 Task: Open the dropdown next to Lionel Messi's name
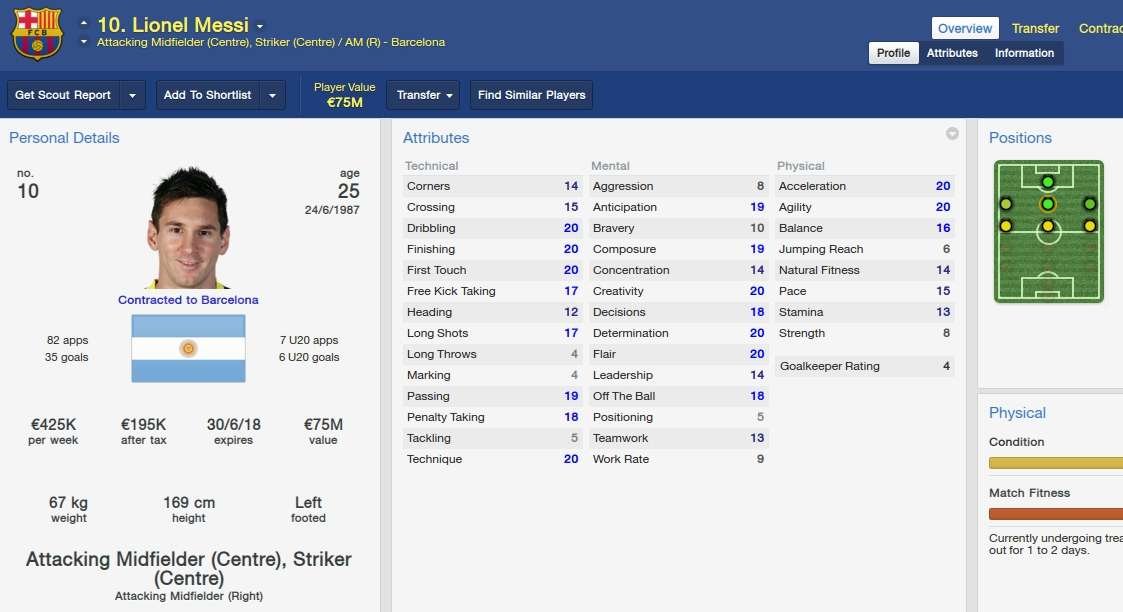260,26
